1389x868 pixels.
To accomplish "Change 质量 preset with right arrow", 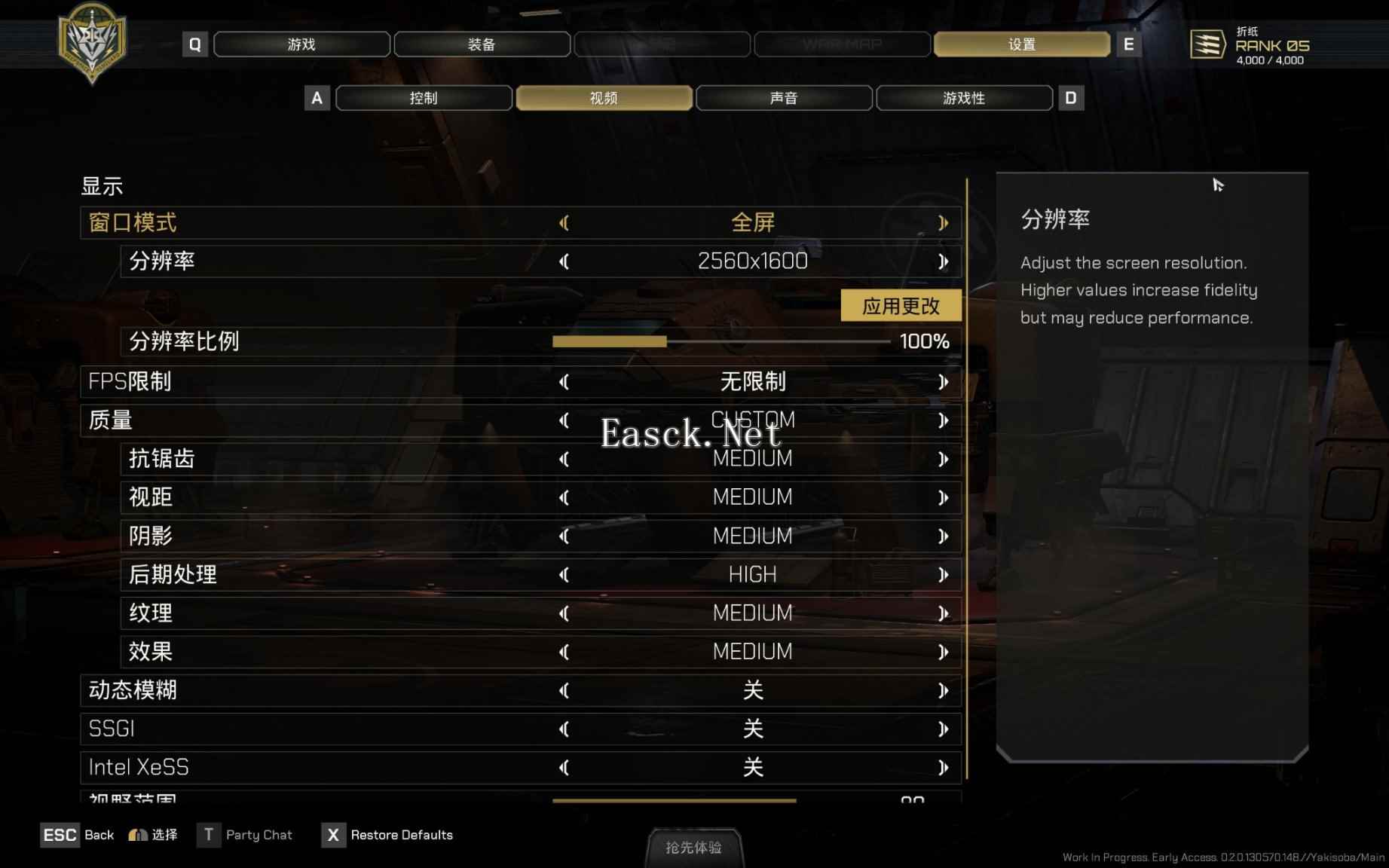I will [x=943, y=420].
